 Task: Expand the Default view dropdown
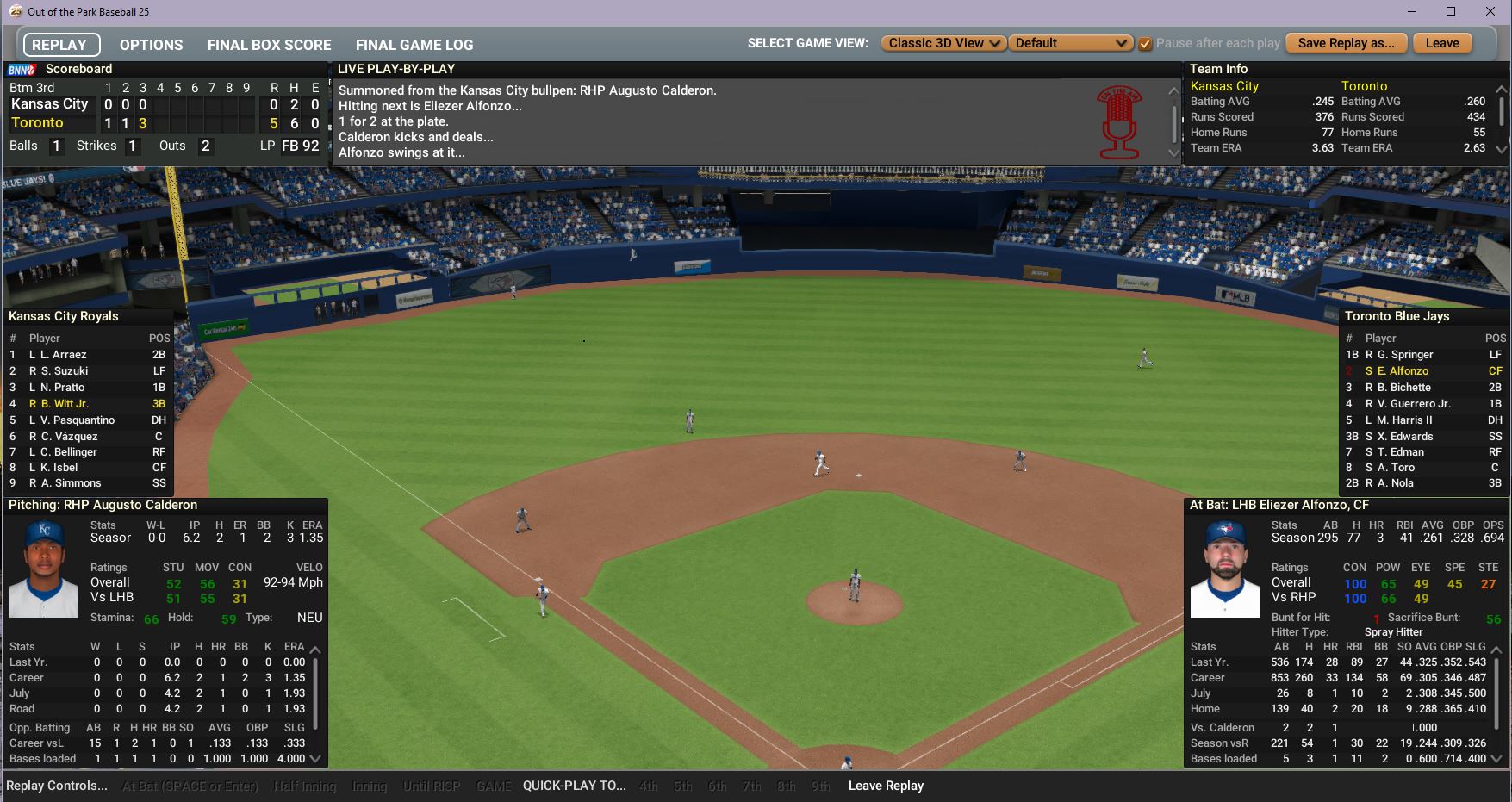[x=1070, y=43]
